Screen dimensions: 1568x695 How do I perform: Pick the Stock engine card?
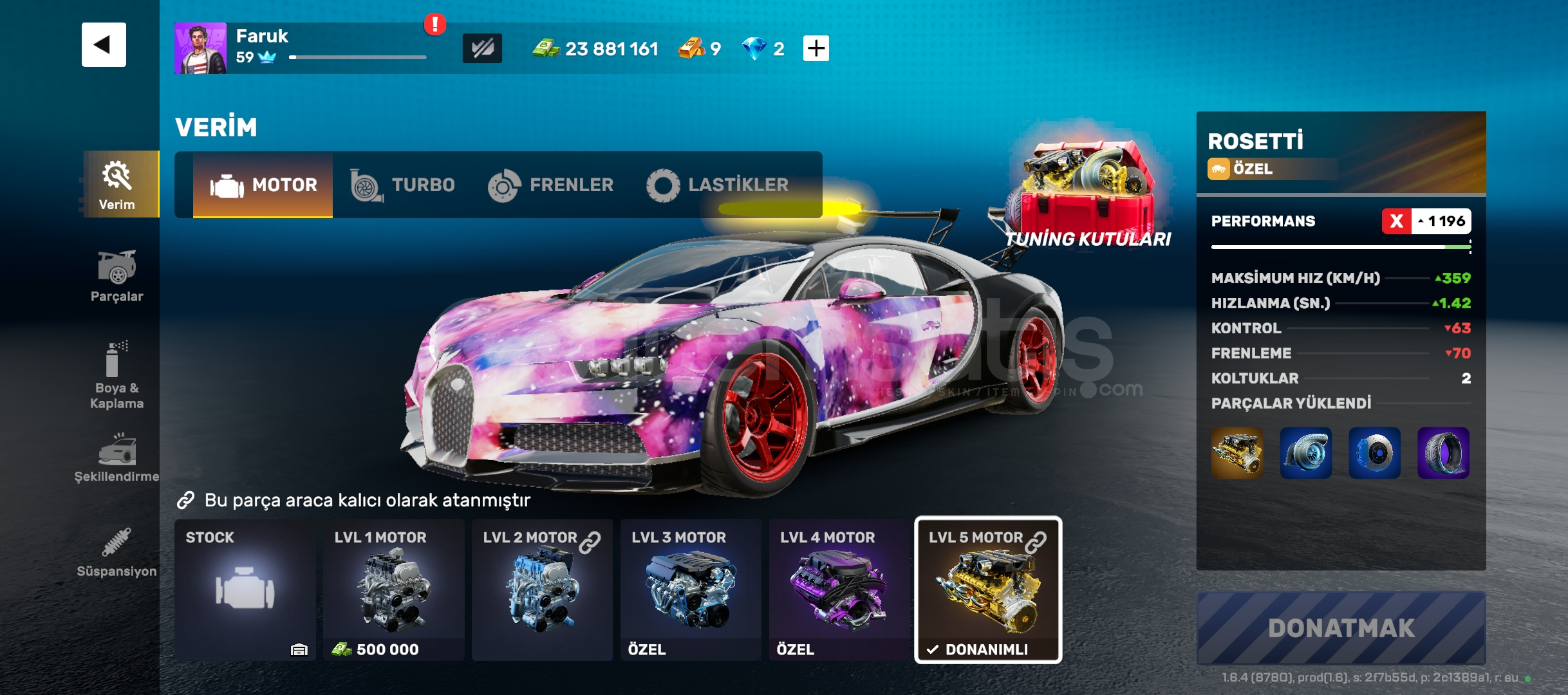(245, 590)
